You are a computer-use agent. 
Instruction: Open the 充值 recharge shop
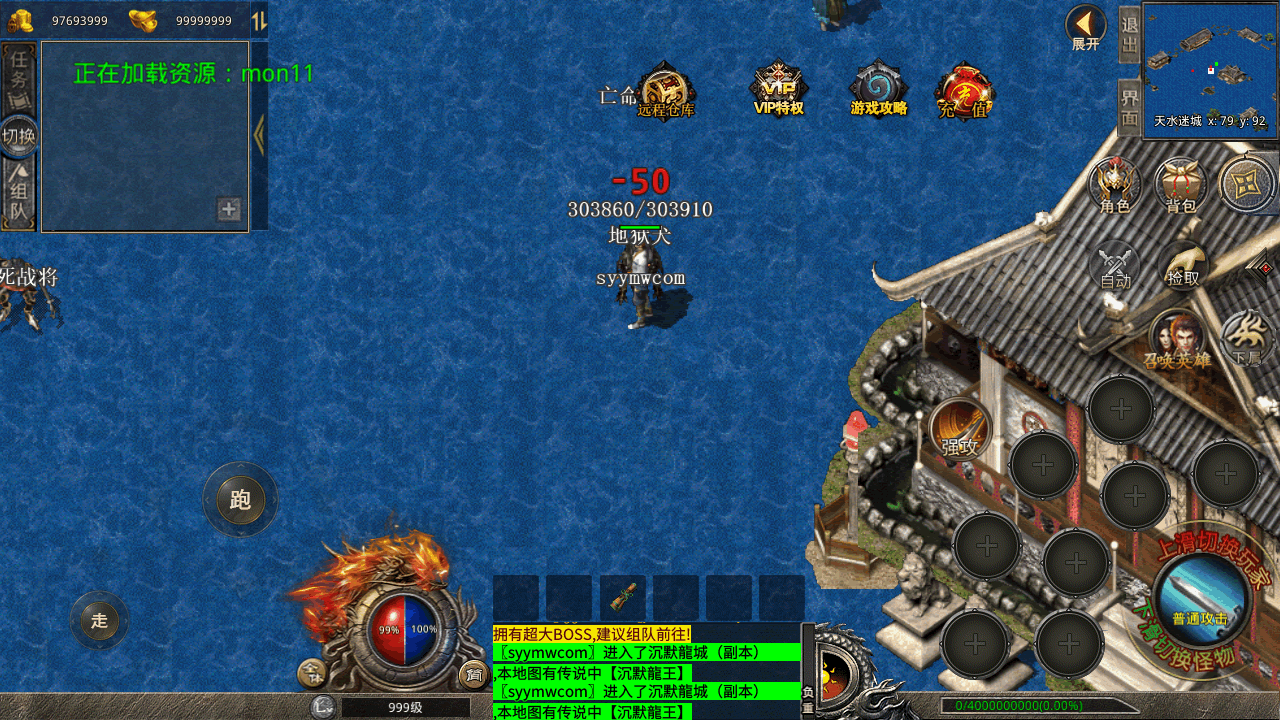pyautogui.click(x=965, y=91)
